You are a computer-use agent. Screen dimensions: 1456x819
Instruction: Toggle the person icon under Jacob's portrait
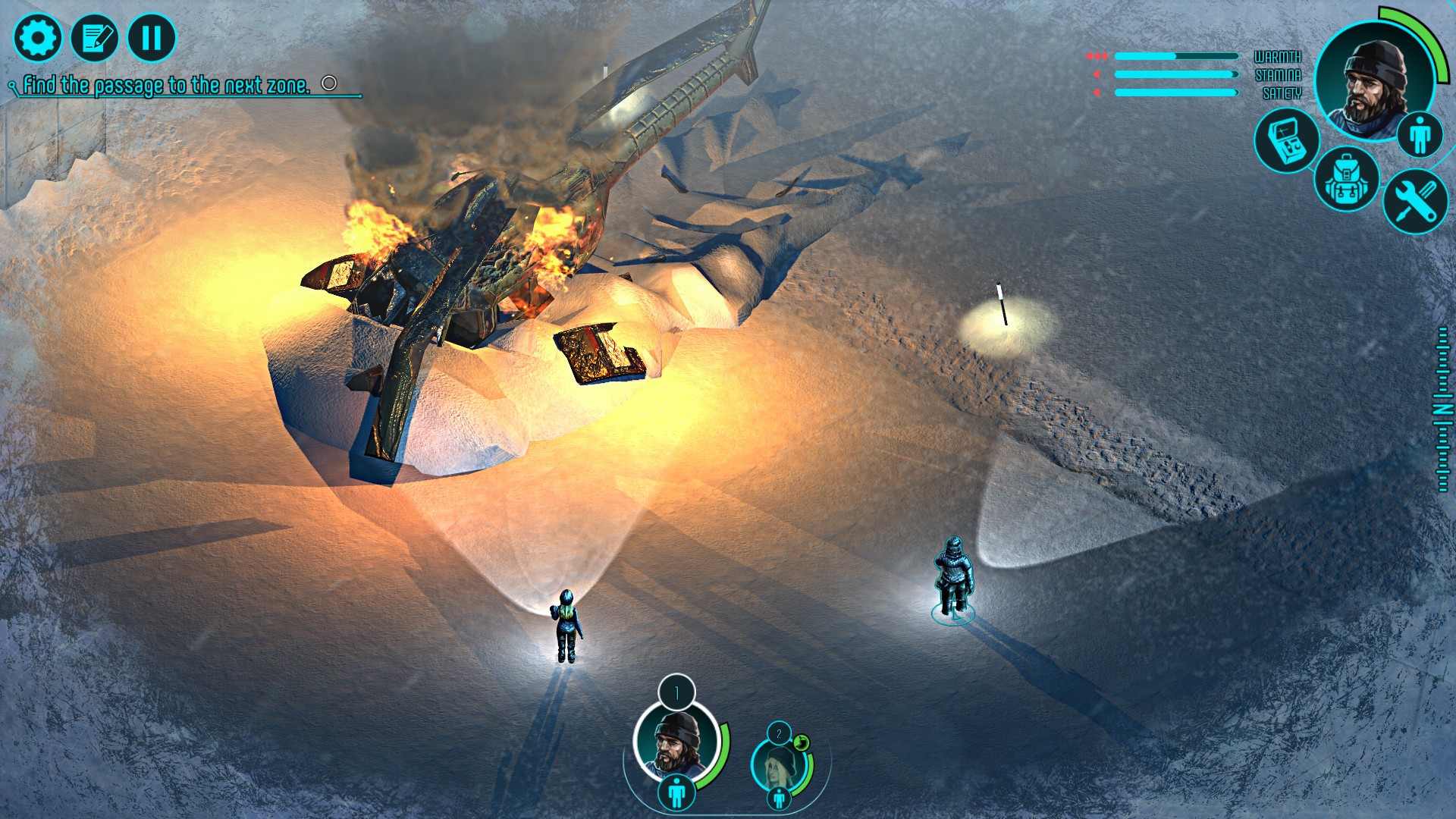click(676, 792)
